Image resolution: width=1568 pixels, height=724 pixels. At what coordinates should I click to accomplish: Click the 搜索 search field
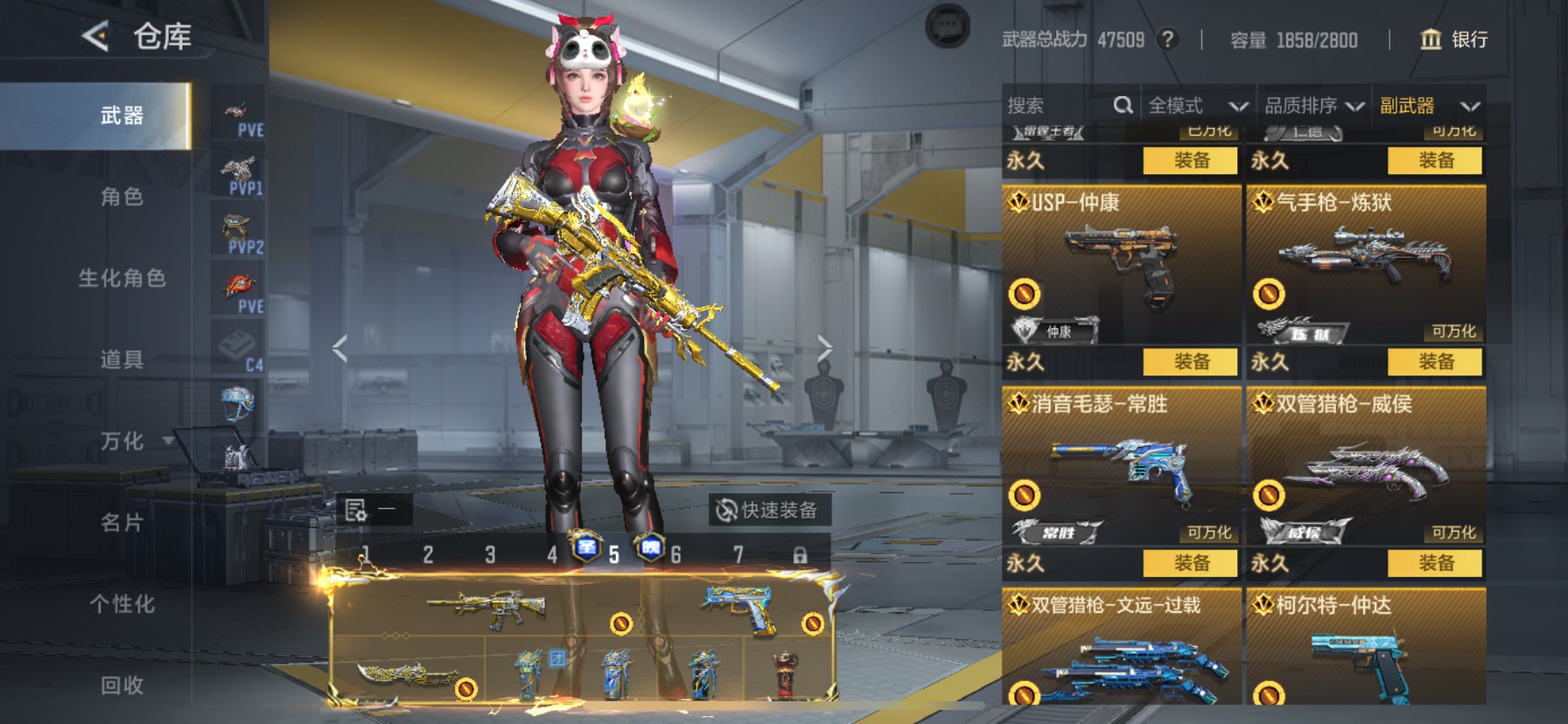(x=1059, y=106)
